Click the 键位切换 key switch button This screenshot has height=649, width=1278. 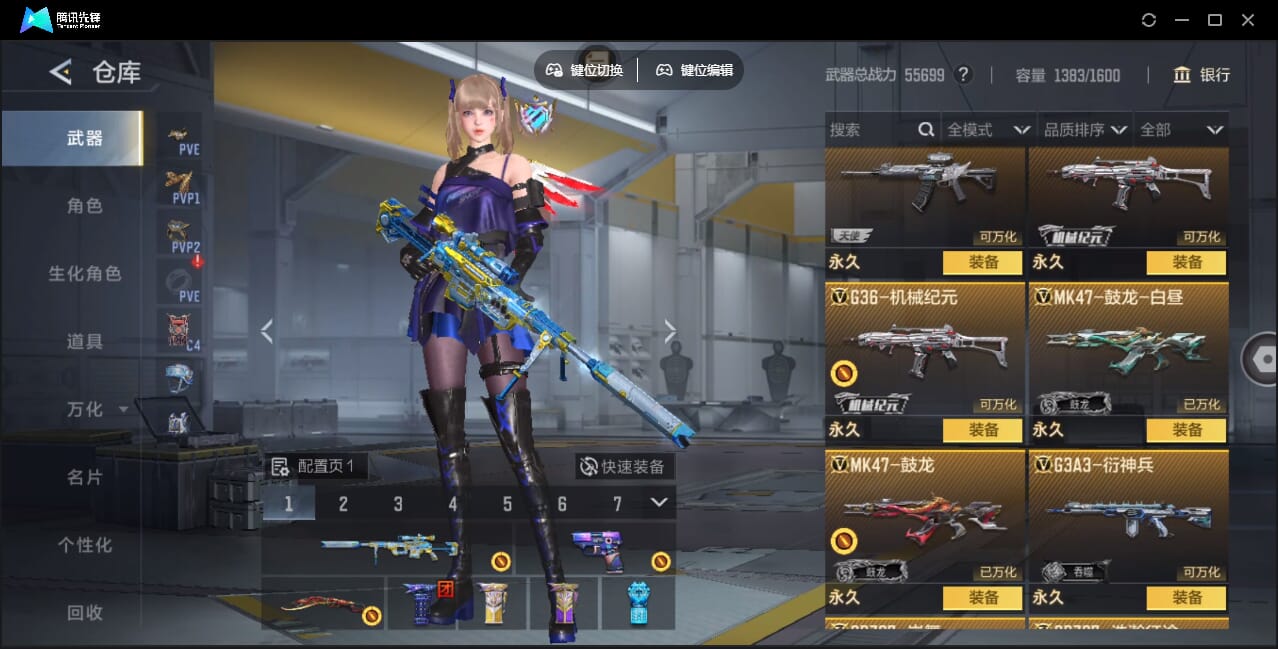pyautogui.click(x=585, y=70)
